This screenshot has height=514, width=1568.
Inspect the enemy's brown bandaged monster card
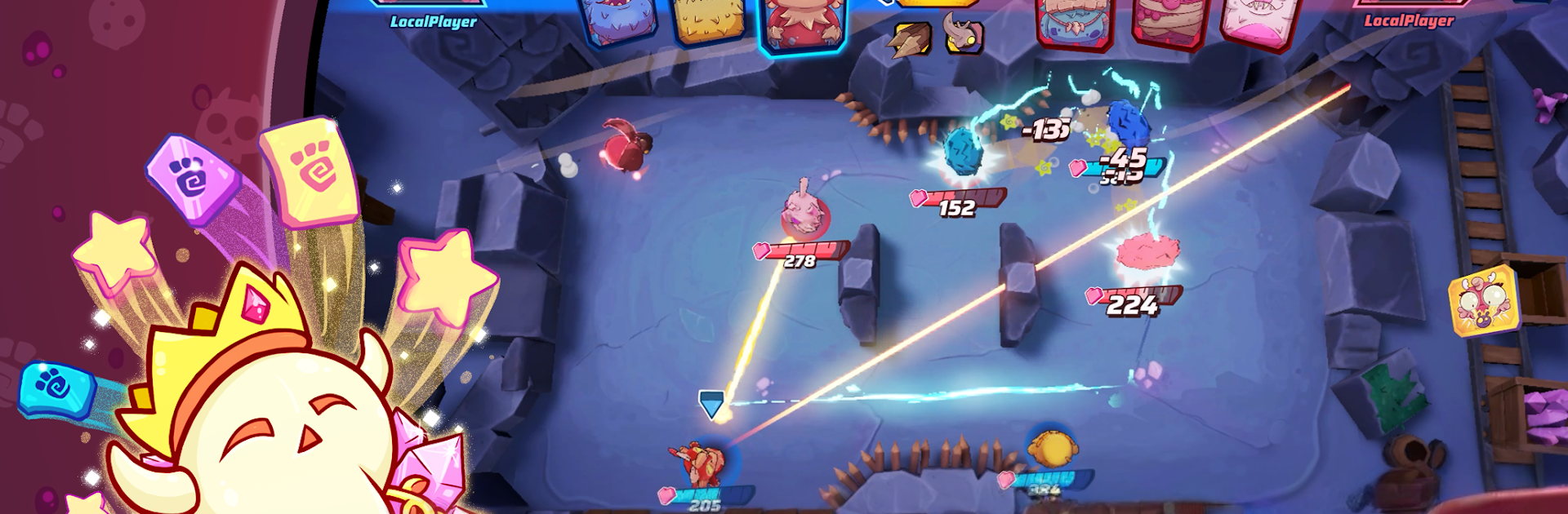pyautogui.click(x=1169, y=23)
